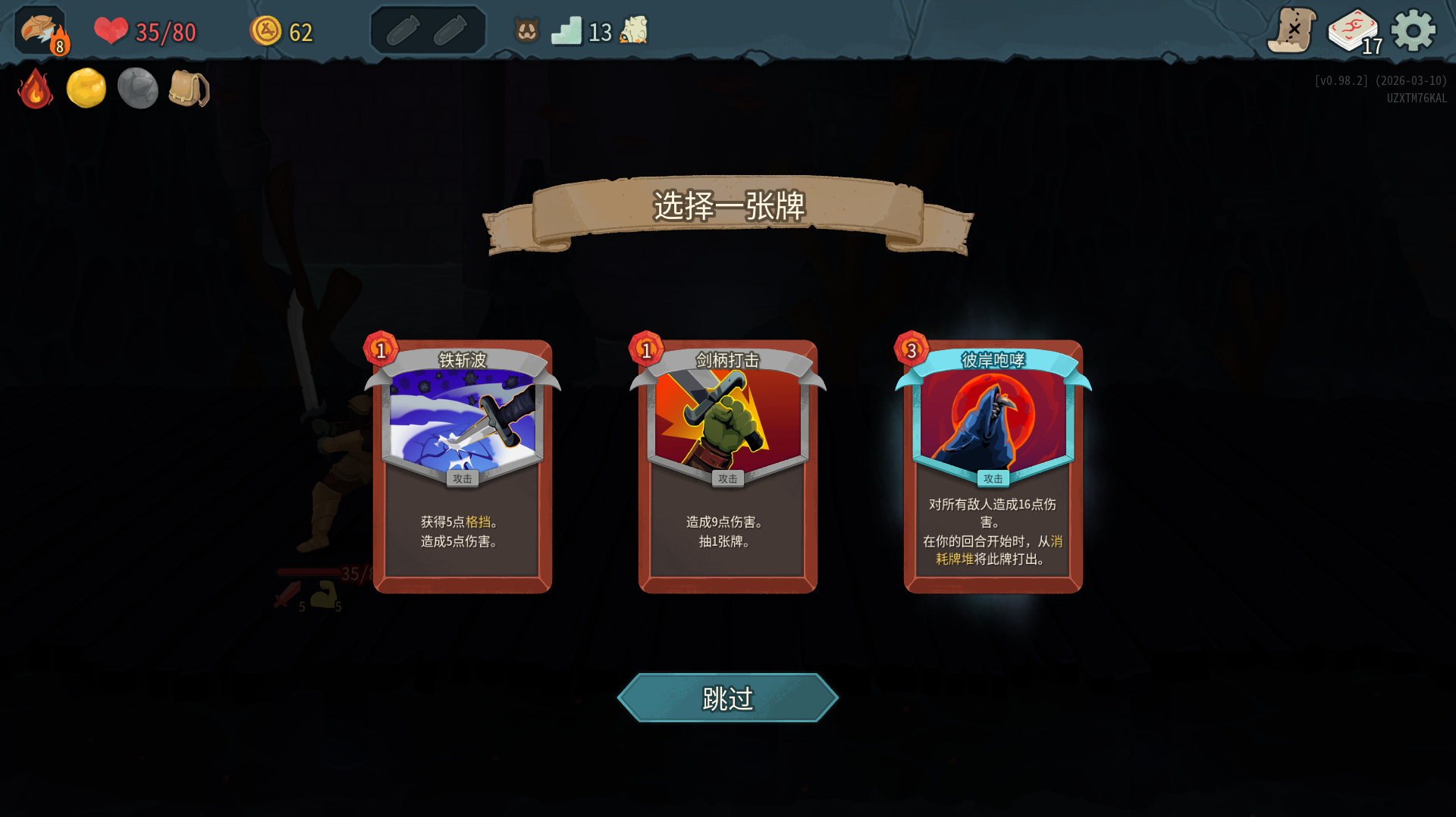Pick the 剑柄打击 card

point(727,466)
